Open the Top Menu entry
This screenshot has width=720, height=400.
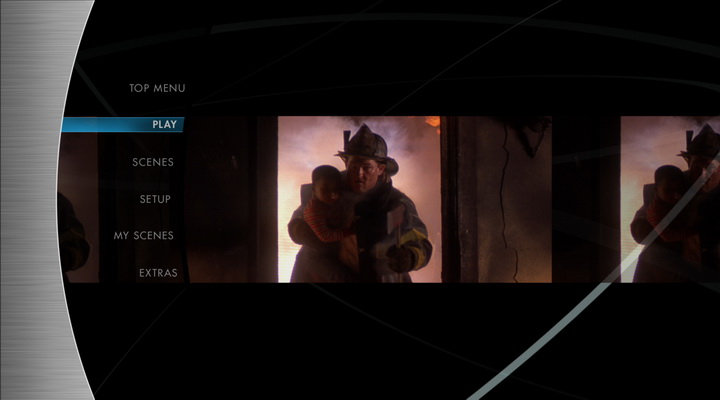pyautogui.click(x=157, y=88)
